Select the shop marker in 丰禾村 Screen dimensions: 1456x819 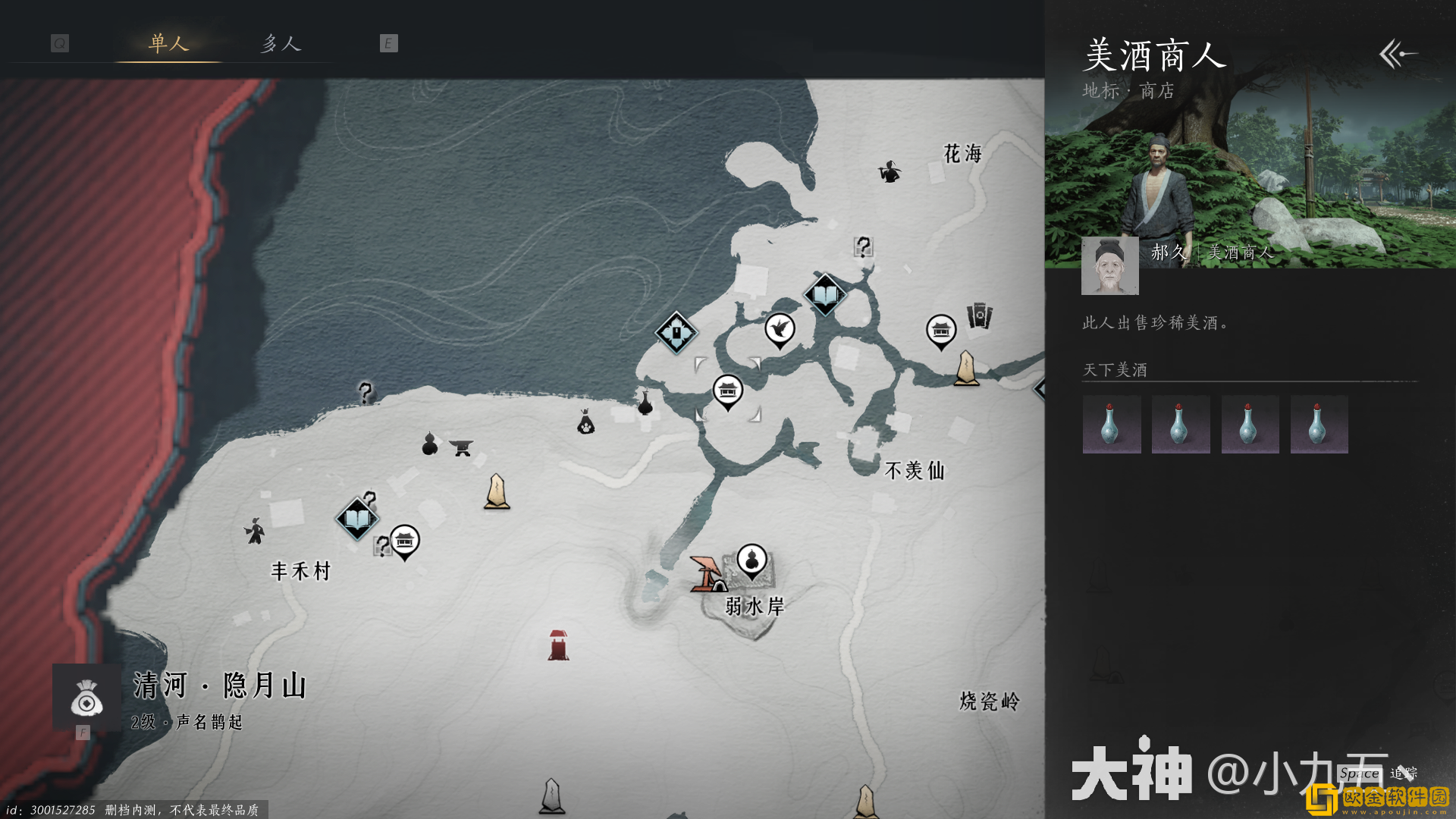[404, 541]
